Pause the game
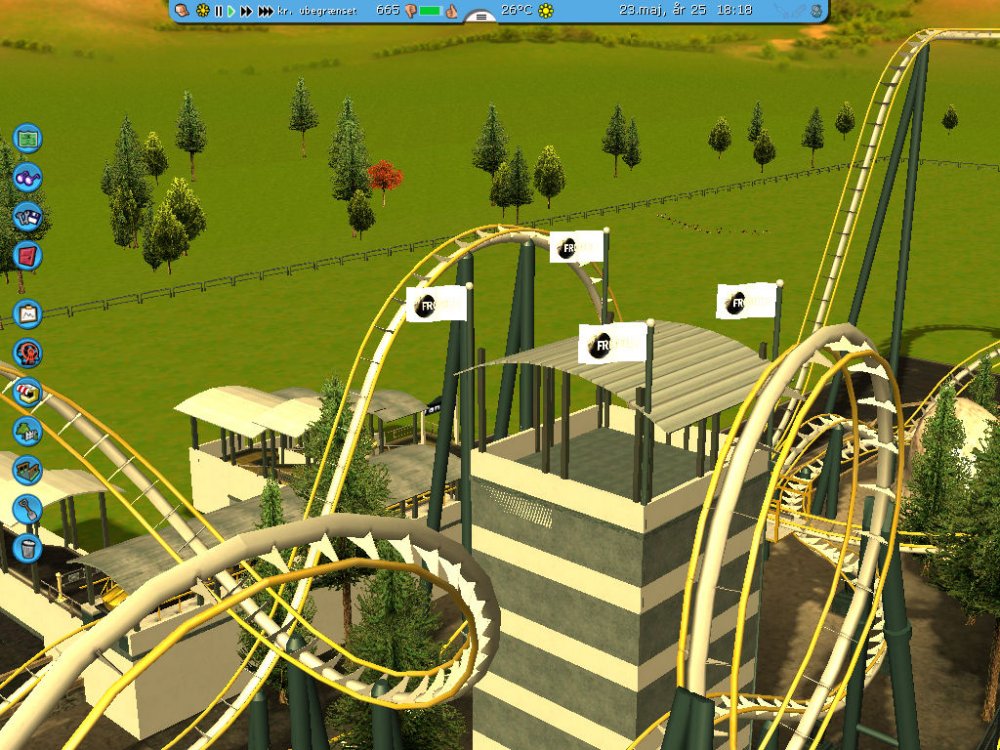Viewport: 1000px width, 750px height. pyautogui.click(x=218, y=11)
